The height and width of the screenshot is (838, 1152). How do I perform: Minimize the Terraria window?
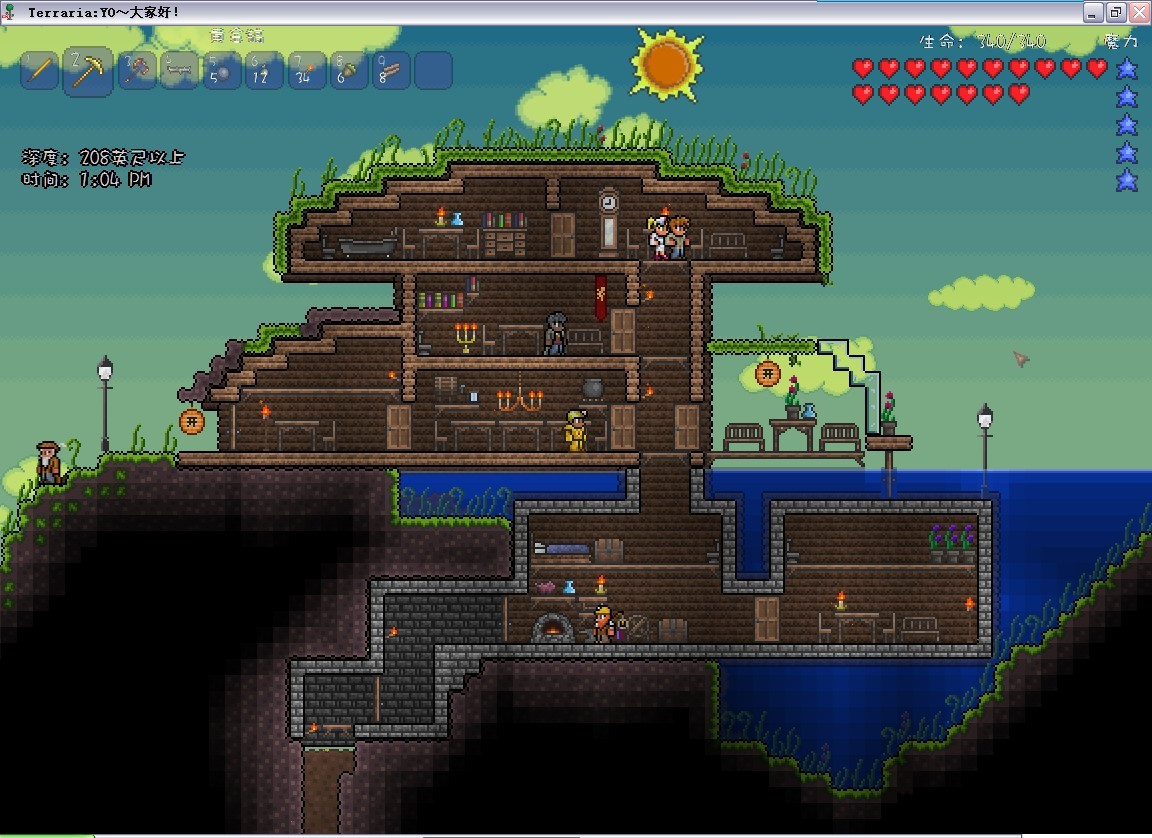(x=1093, y=12)
